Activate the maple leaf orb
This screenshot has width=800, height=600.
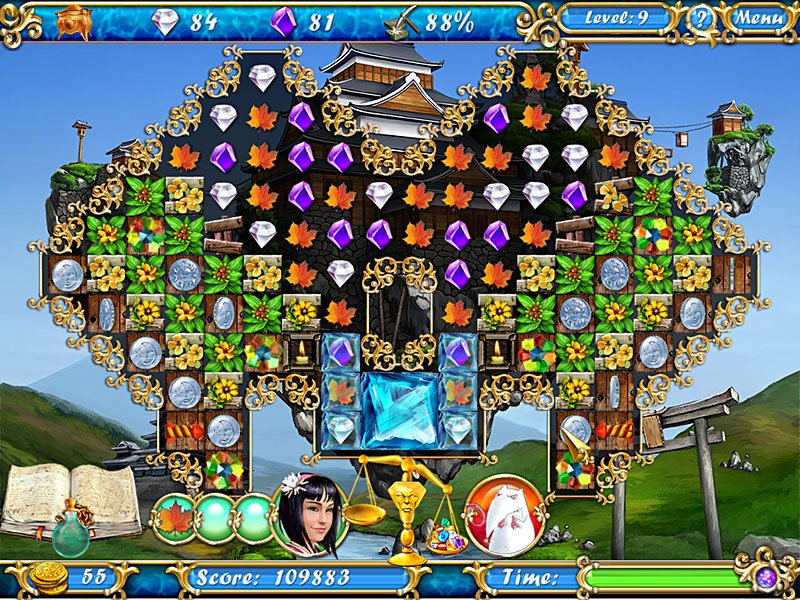click(x=174, y=518)
